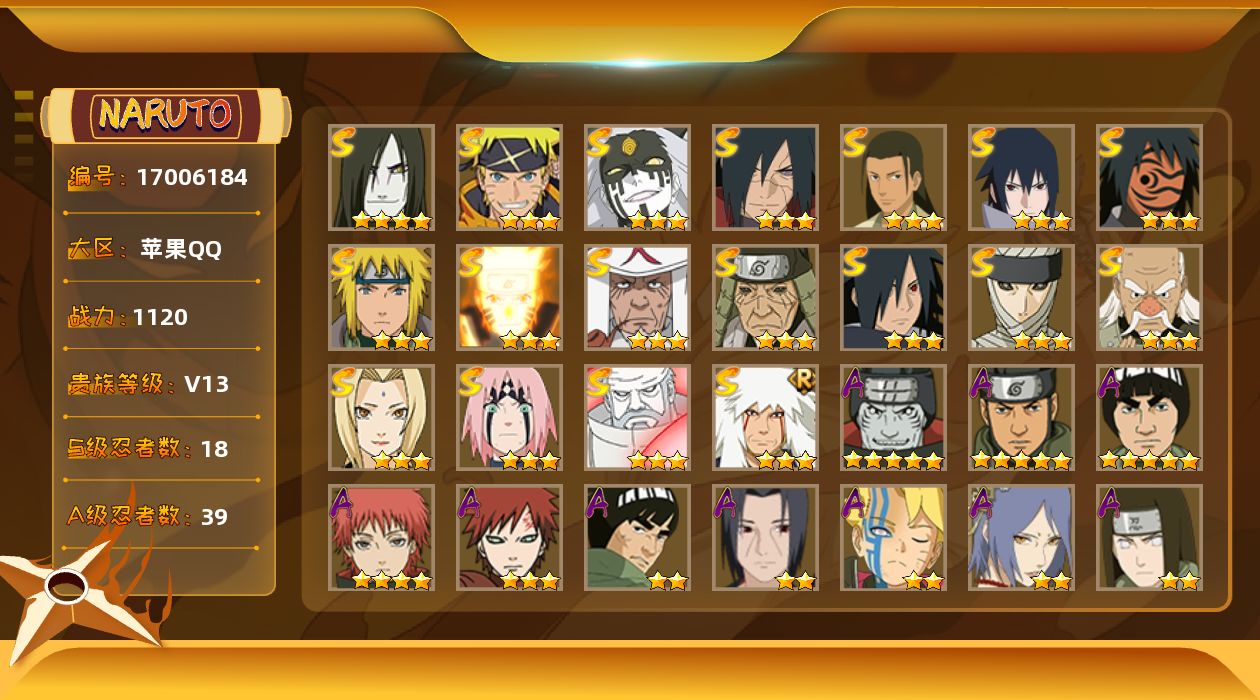Choose the dark-skinned Kage in white hat

(637, 297)
